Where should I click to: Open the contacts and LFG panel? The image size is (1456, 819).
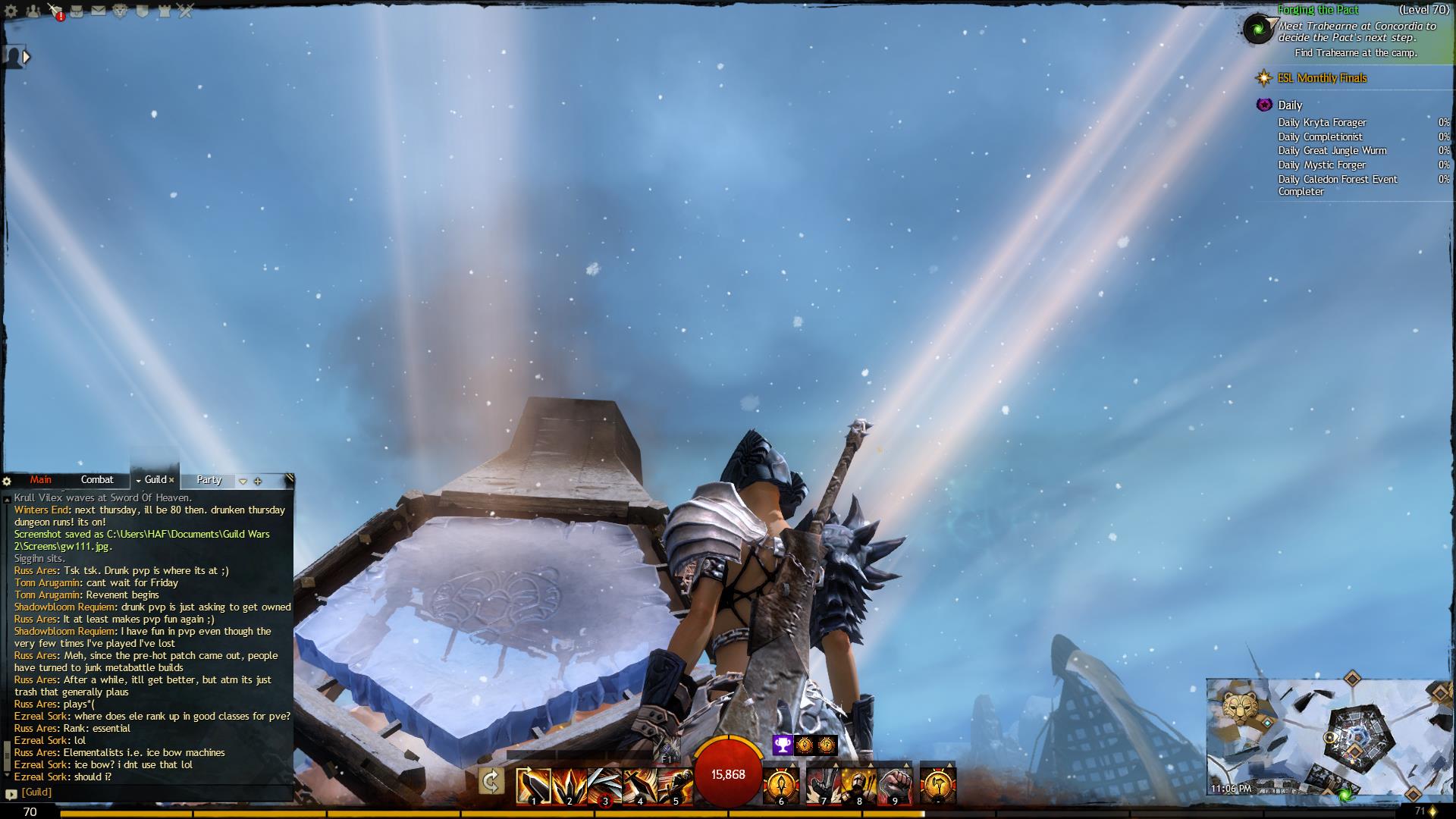[33, 11]
